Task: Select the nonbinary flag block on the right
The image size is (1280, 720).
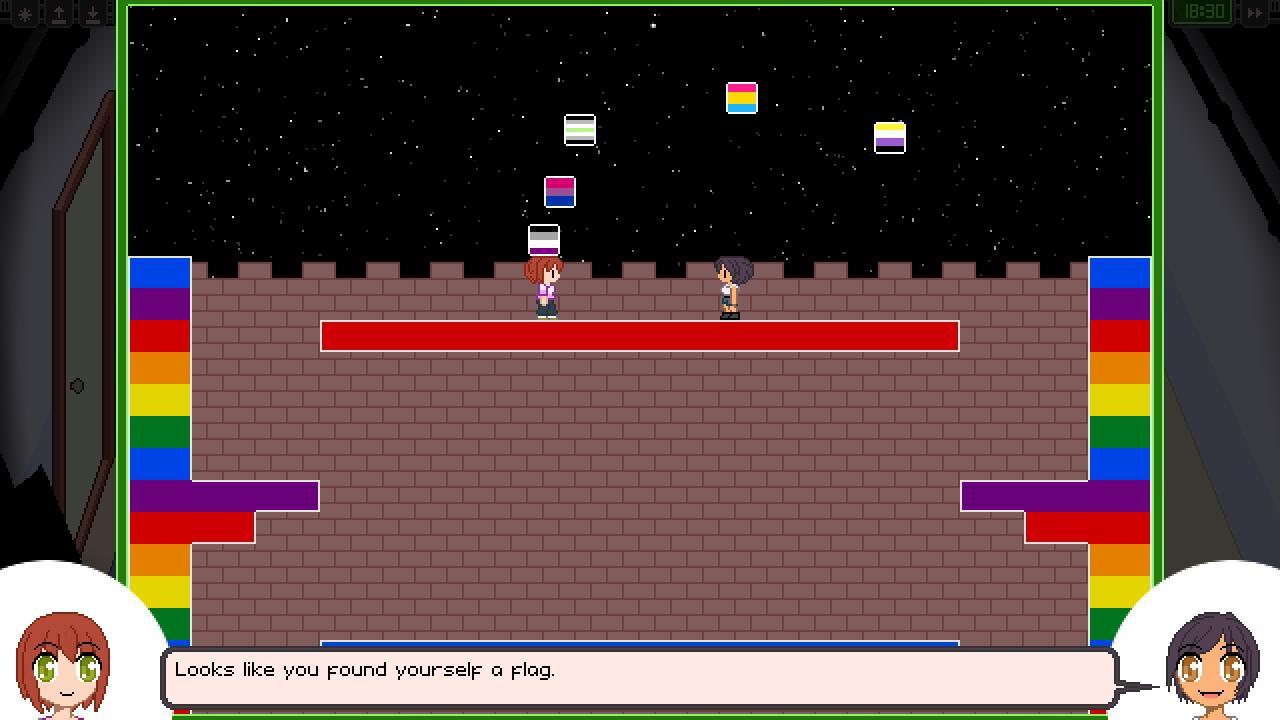Action: 888,139
